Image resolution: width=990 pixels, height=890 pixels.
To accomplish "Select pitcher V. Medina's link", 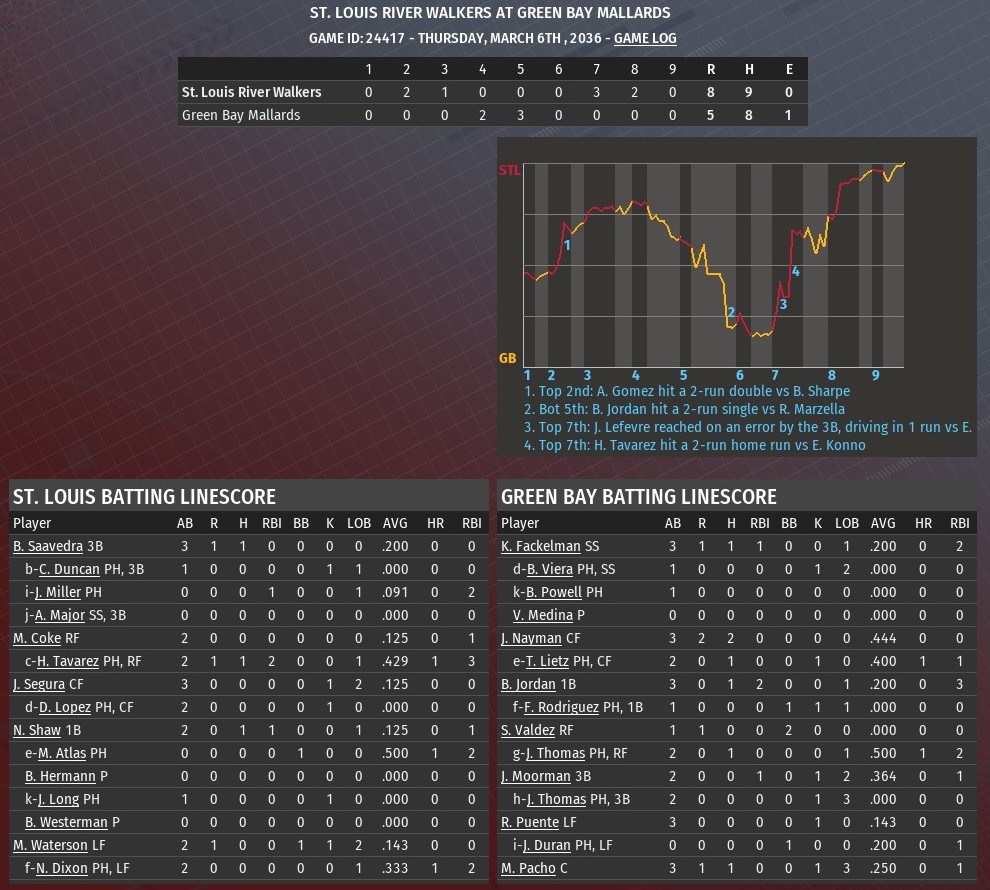I will tap(549, 615).
